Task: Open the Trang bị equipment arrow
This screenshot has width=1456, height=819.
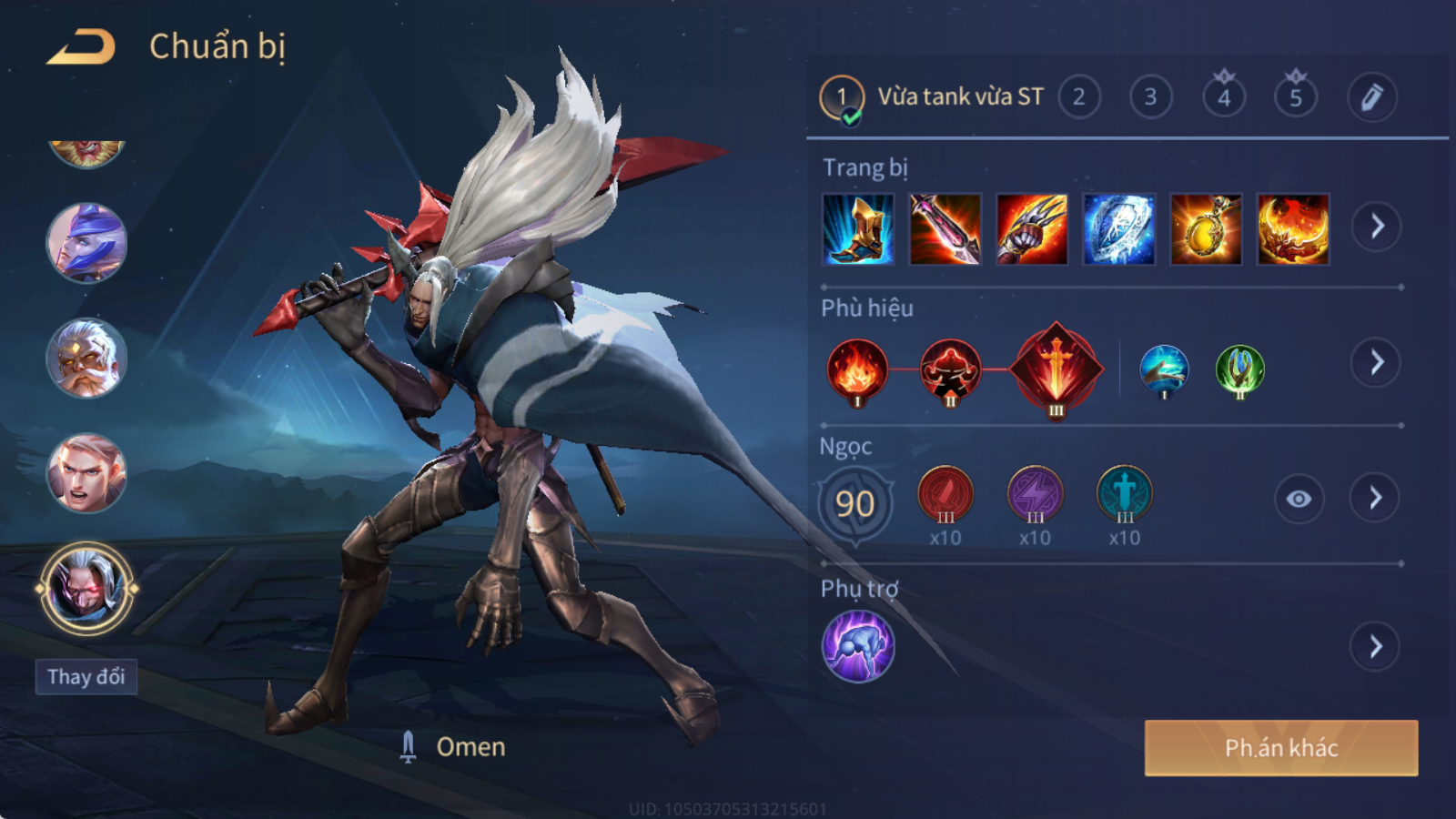Action: (x=1376, y=227)
